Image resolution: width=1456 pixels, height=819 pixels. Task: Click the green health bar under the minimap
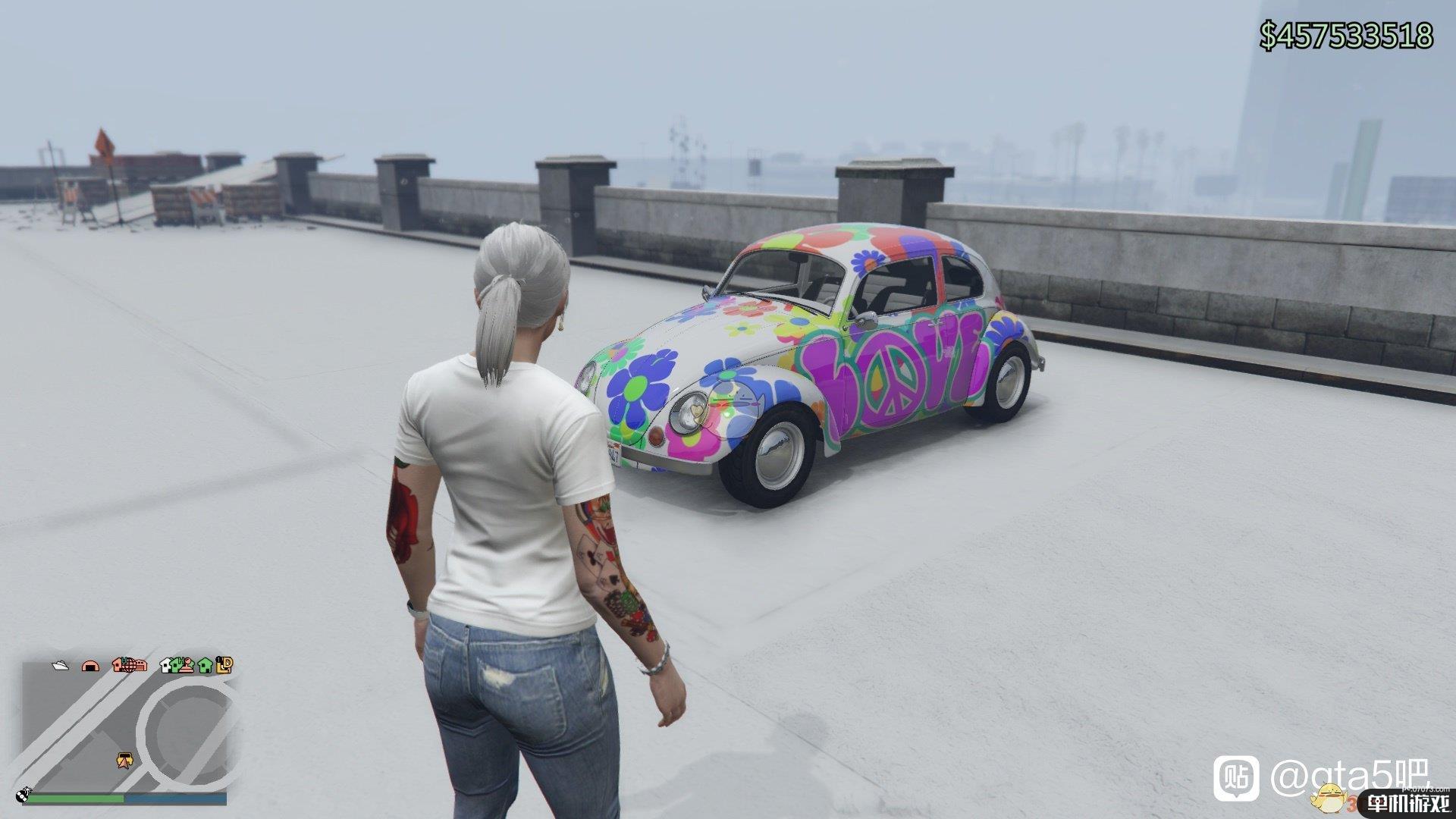76,798
